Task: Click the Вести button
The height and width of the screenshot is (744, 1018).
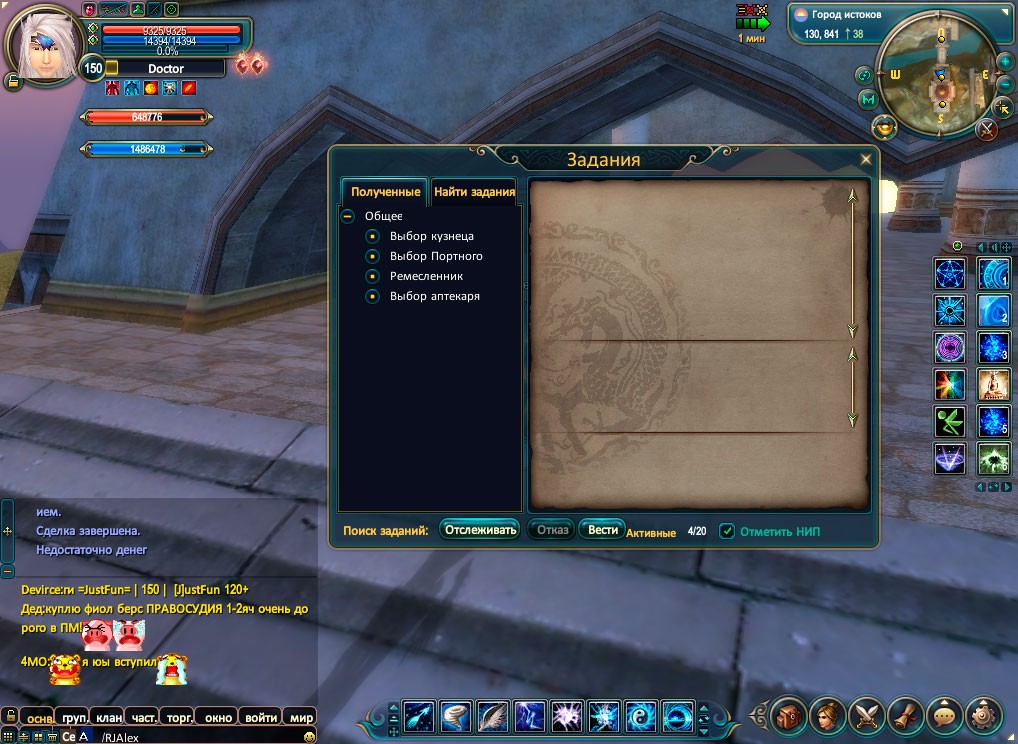Action: pos(602,530)
